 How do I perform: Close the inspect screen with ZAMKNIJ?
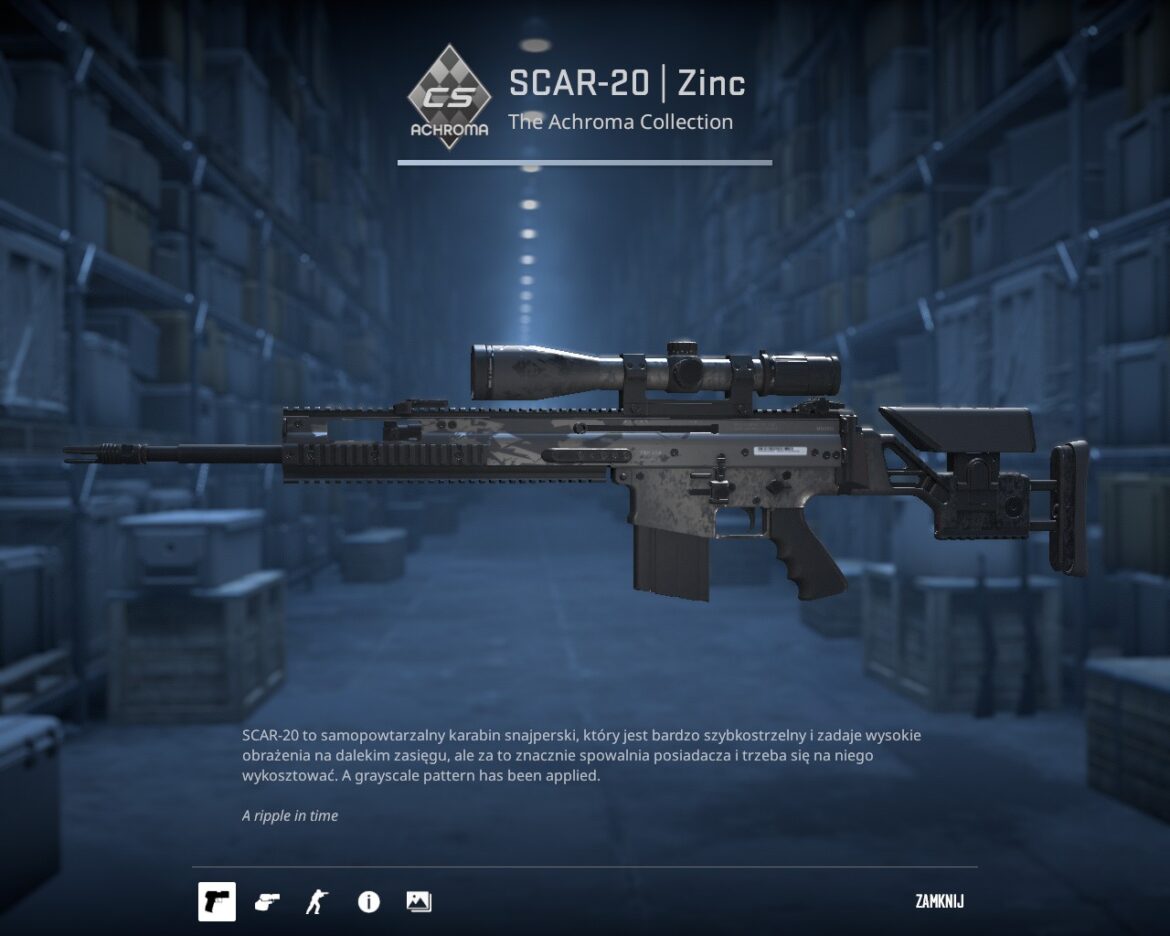pos(939,902)
